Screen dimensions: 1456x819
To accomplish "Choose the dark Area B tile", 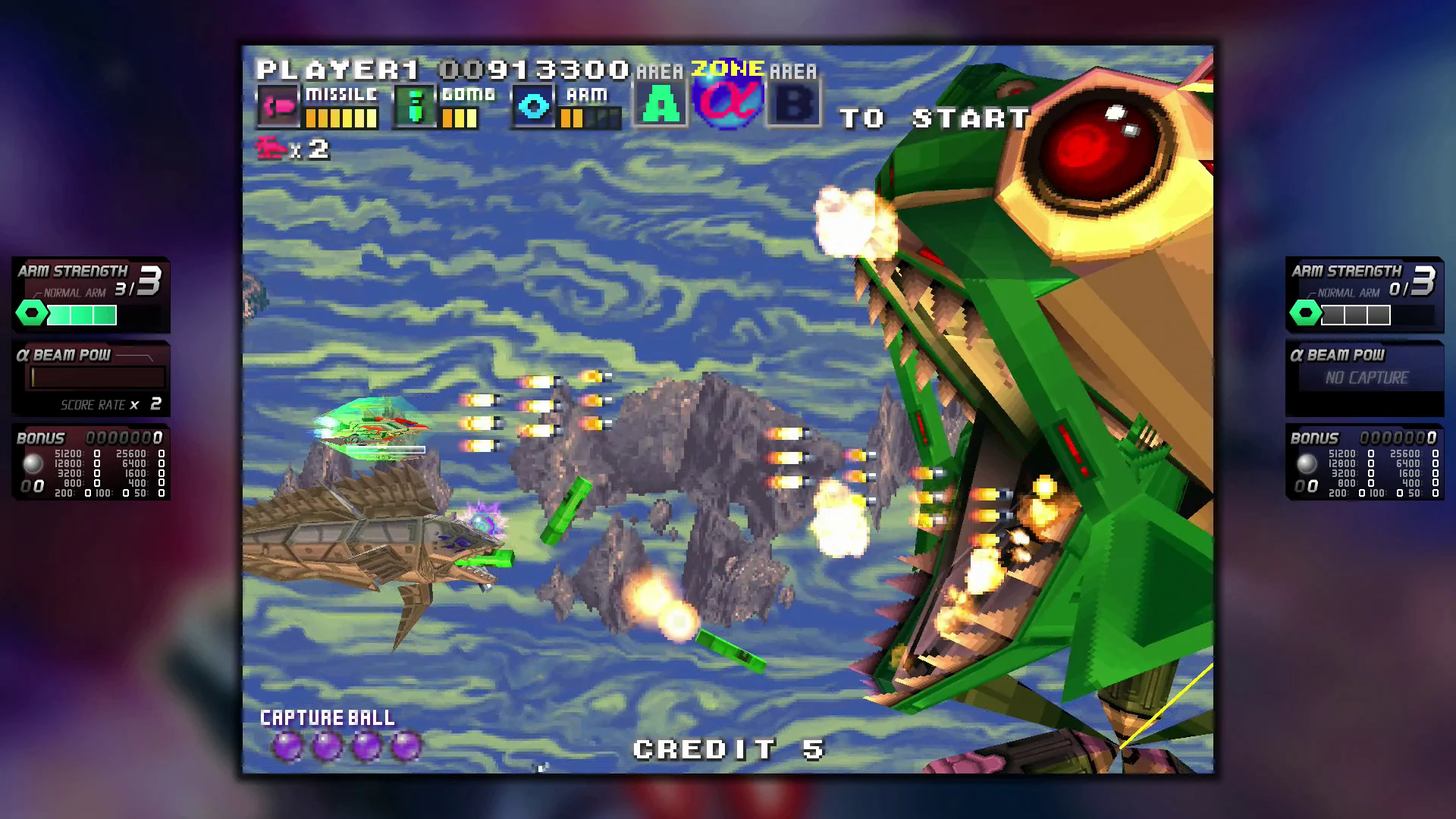I will [x=794, y=105].
